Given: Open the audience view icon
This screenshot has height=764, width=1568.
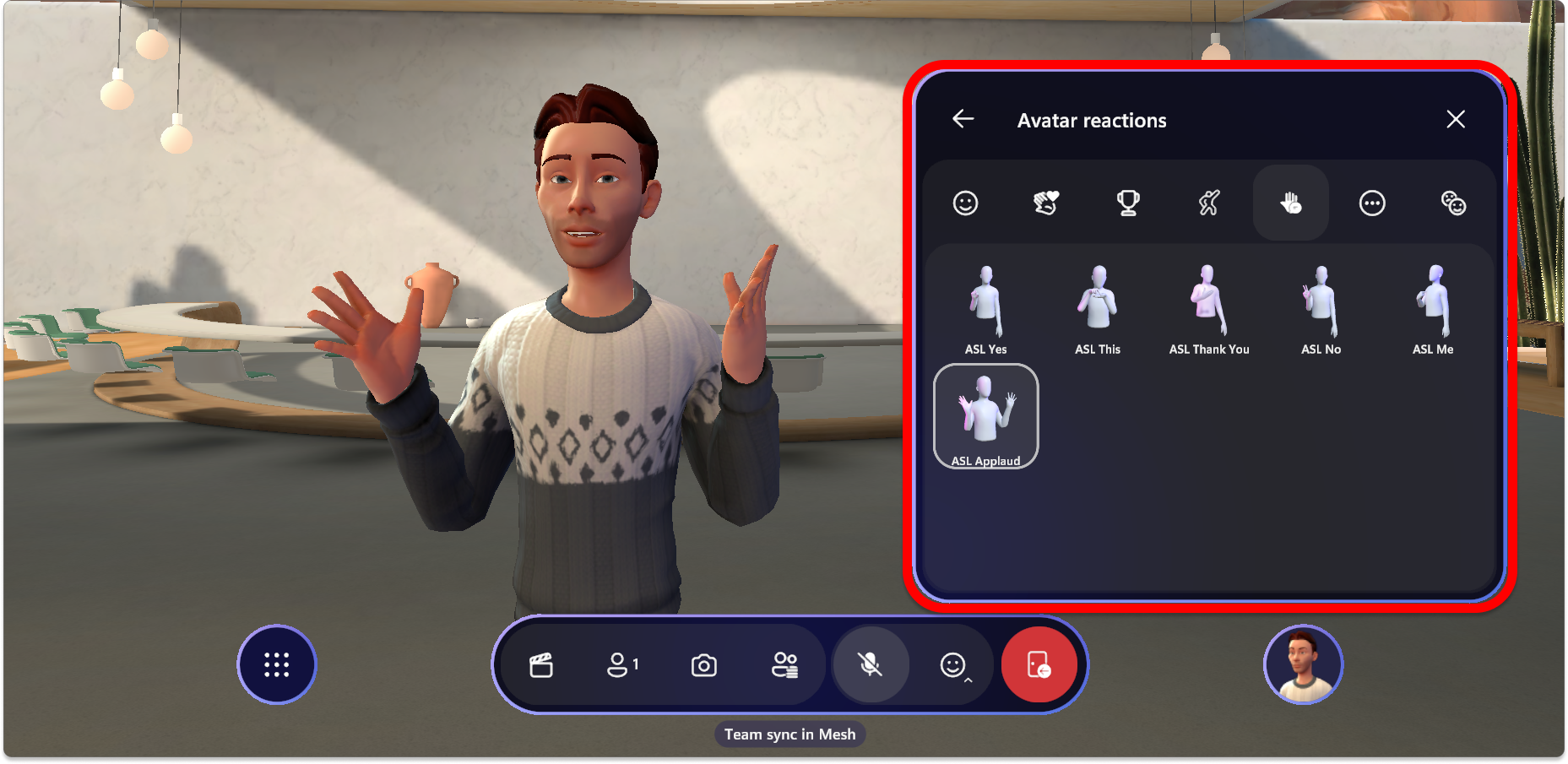Looking at the screenshot, I should click(x=785, y=665).
